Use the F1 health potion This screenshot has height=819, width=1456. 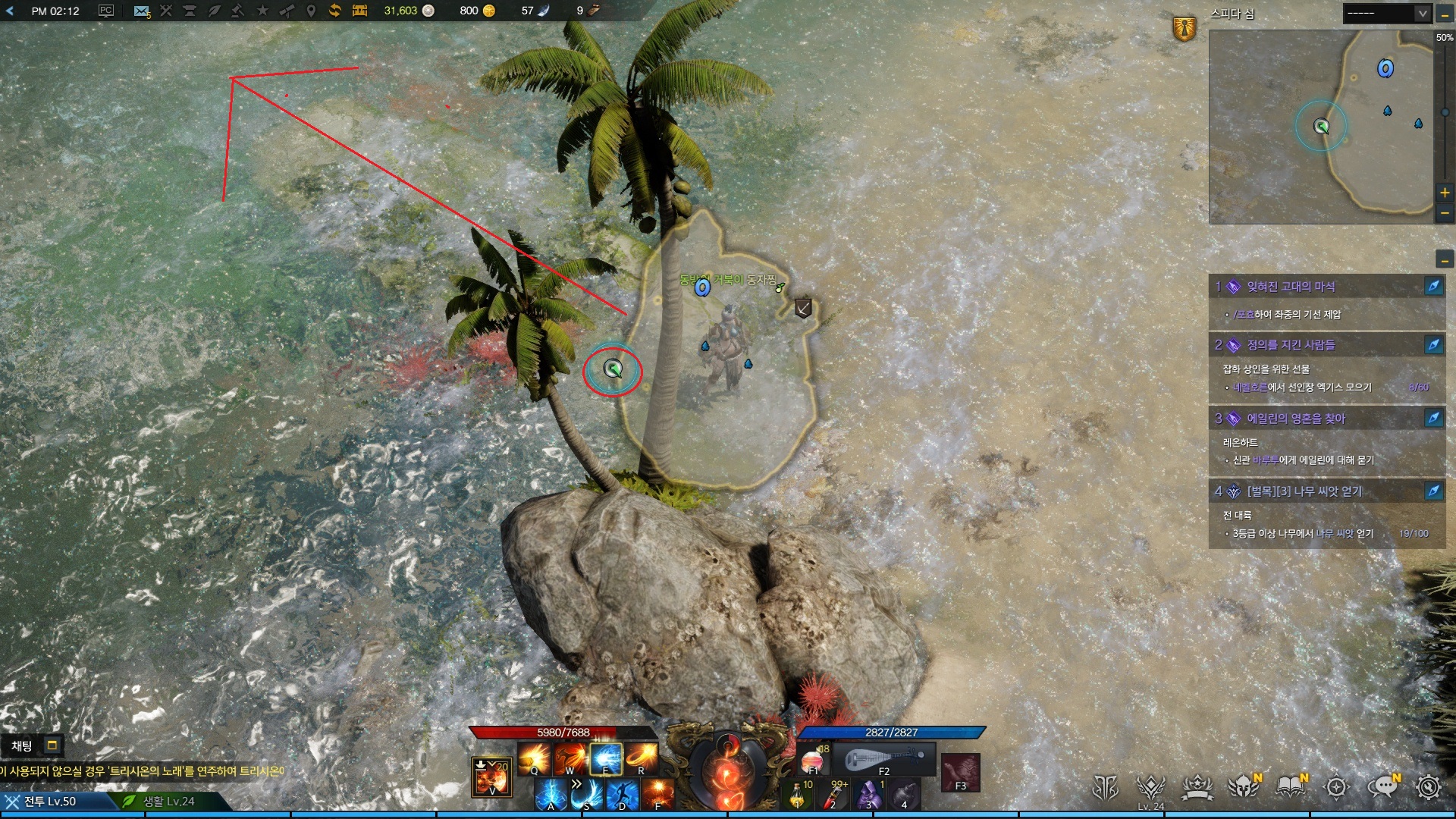point(812,759)
